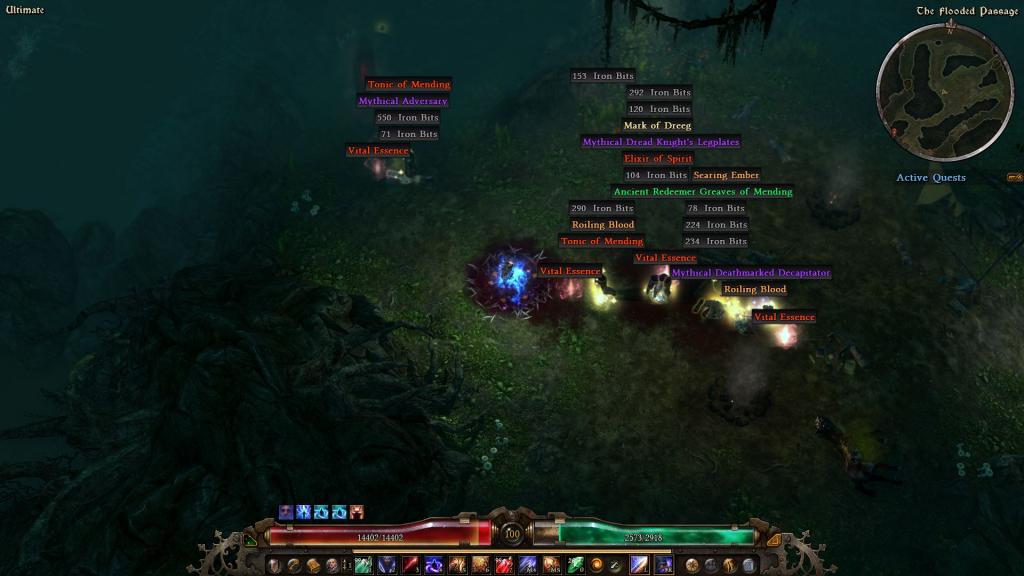Loot the Mark of Dreeg label
Image resolution: width=1024 pixels, height=576 pixels.
pos(657,126)
